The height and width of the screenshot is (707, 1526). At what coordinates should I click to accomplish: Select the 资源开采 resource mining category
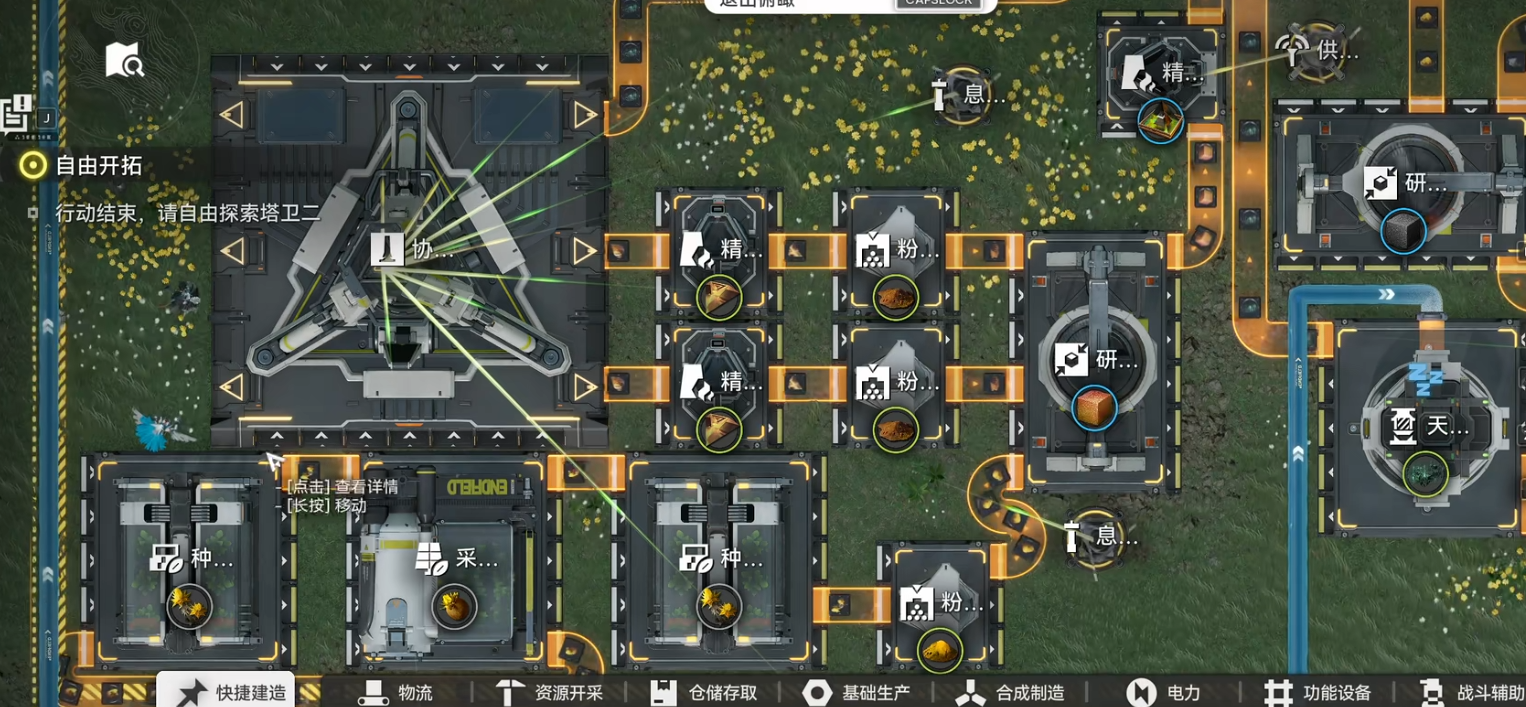pyautogui.click(x=551, y=692)
